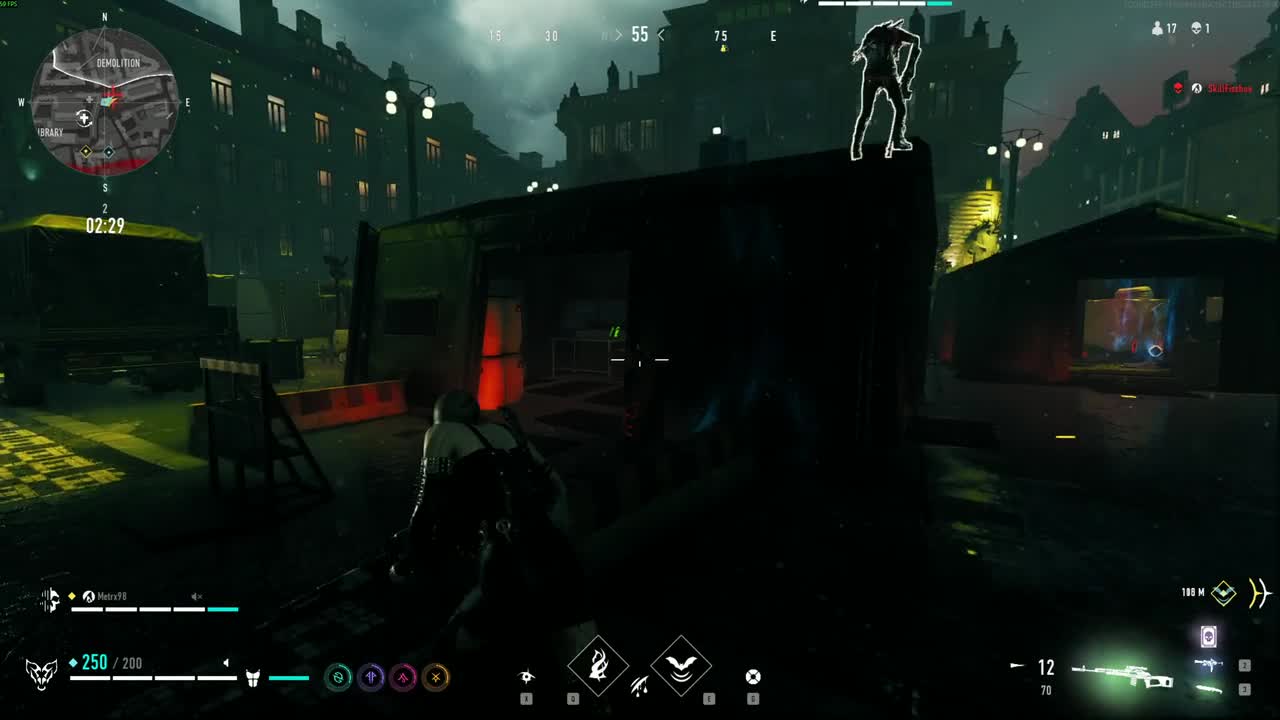Image resolution: width=1280 pixels, height=720 pixels.
Task: Select the blue SMG in weapon slot 2
Action: pyautogui.click(x=1209, y=665)
